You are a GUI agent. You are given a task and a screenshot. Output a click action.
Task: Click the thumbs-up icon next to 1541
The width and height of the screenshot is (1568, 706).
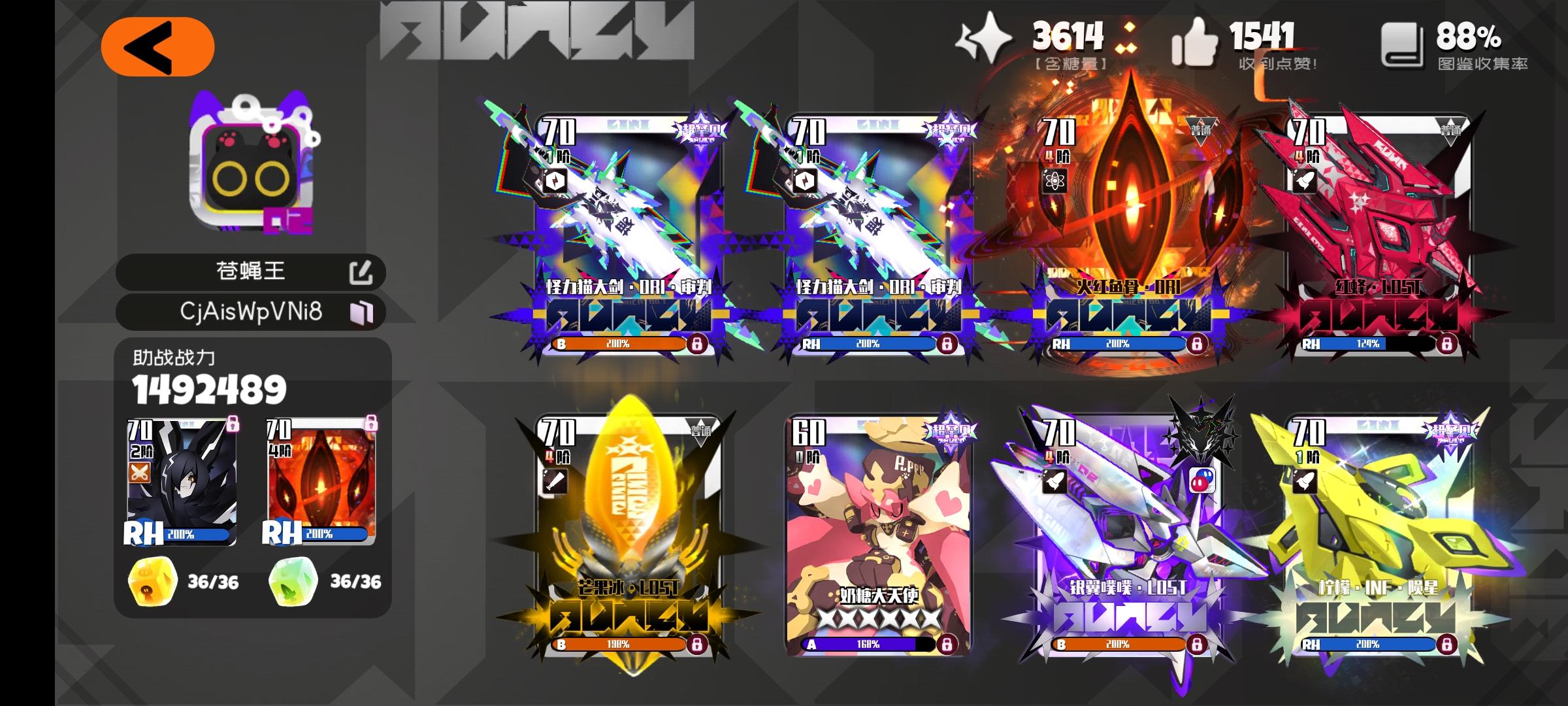tap(1197, 41)
